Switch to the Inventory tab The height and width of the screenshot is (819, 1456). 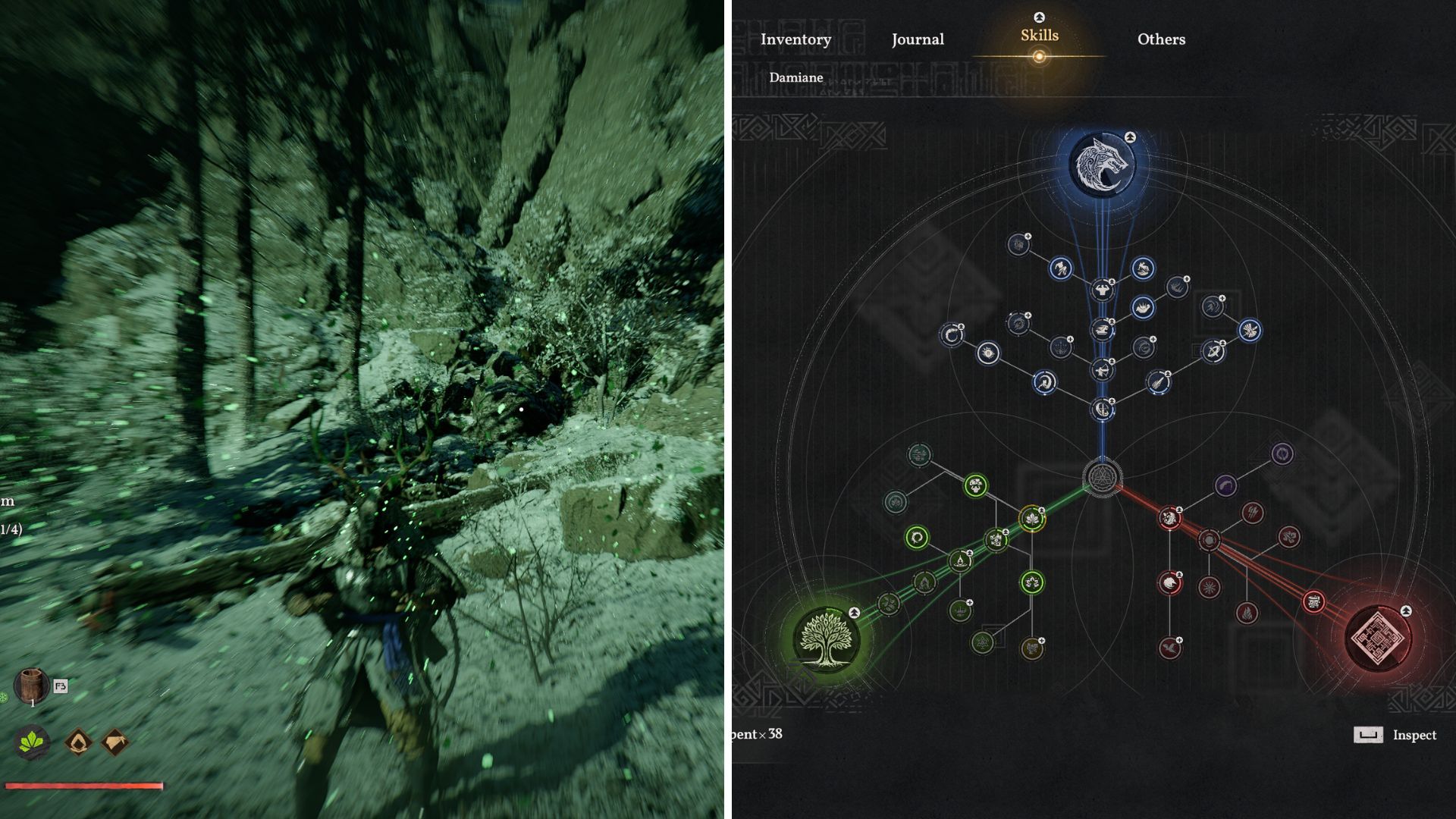pos(795,39)
